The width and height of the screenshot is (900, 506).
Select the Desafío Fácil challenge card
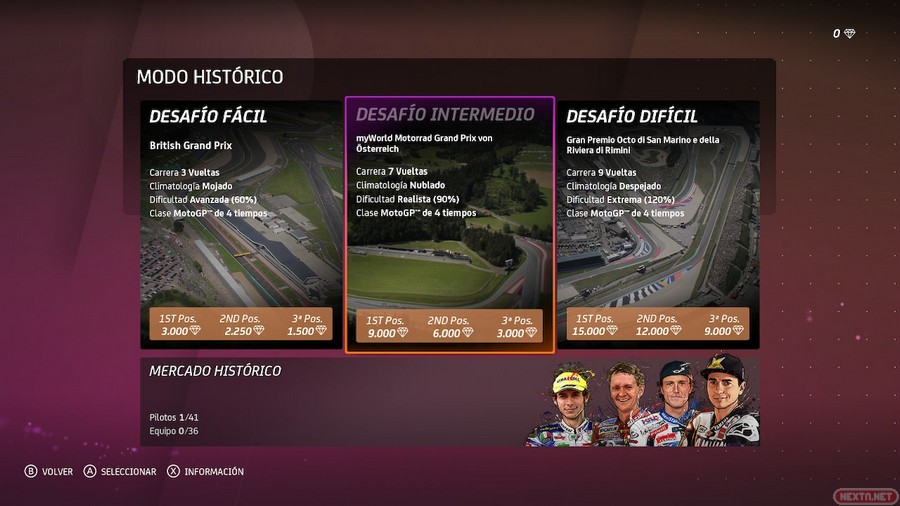click(240, 225)
